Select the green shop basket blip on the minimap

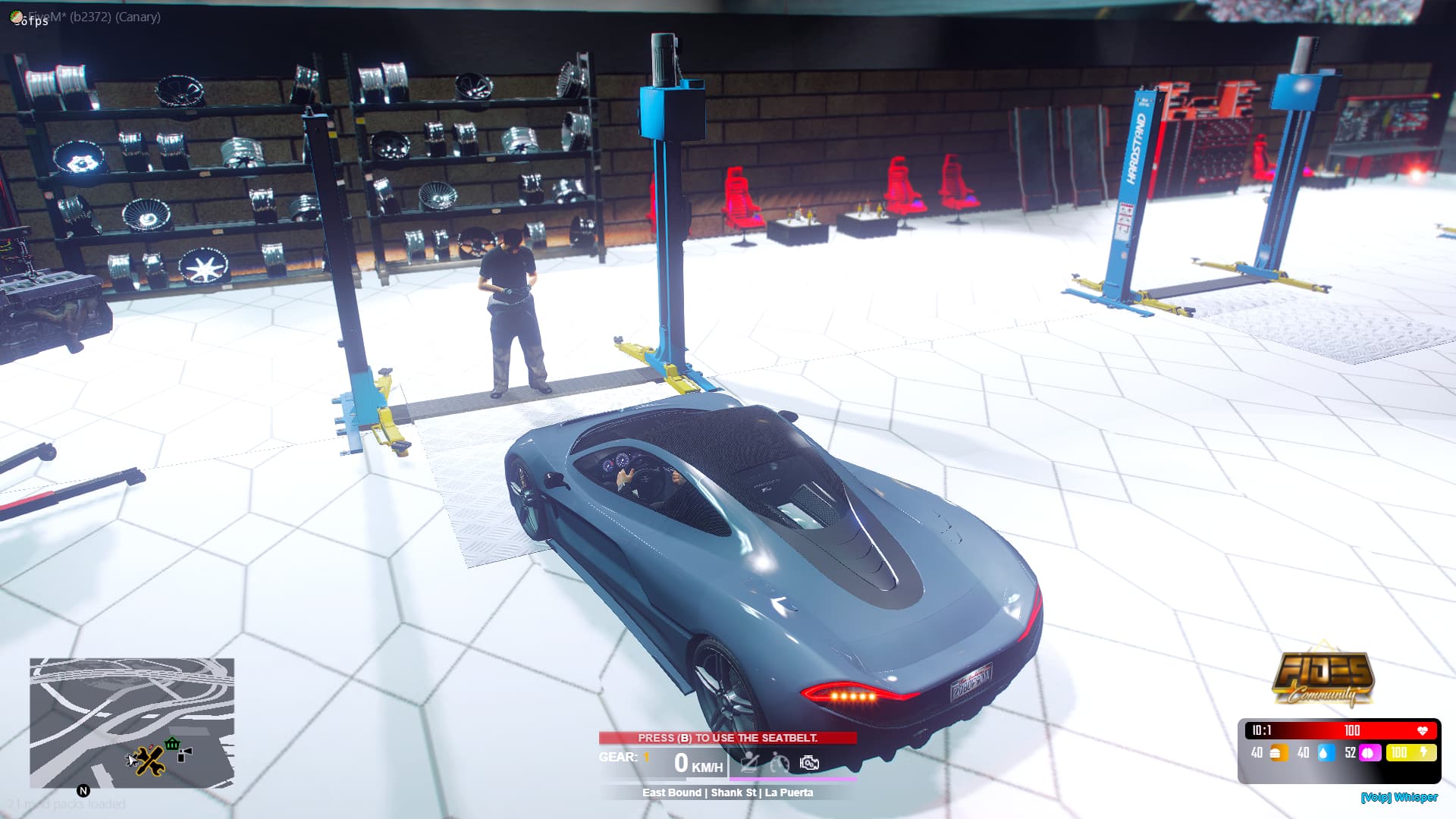[172, 744]
